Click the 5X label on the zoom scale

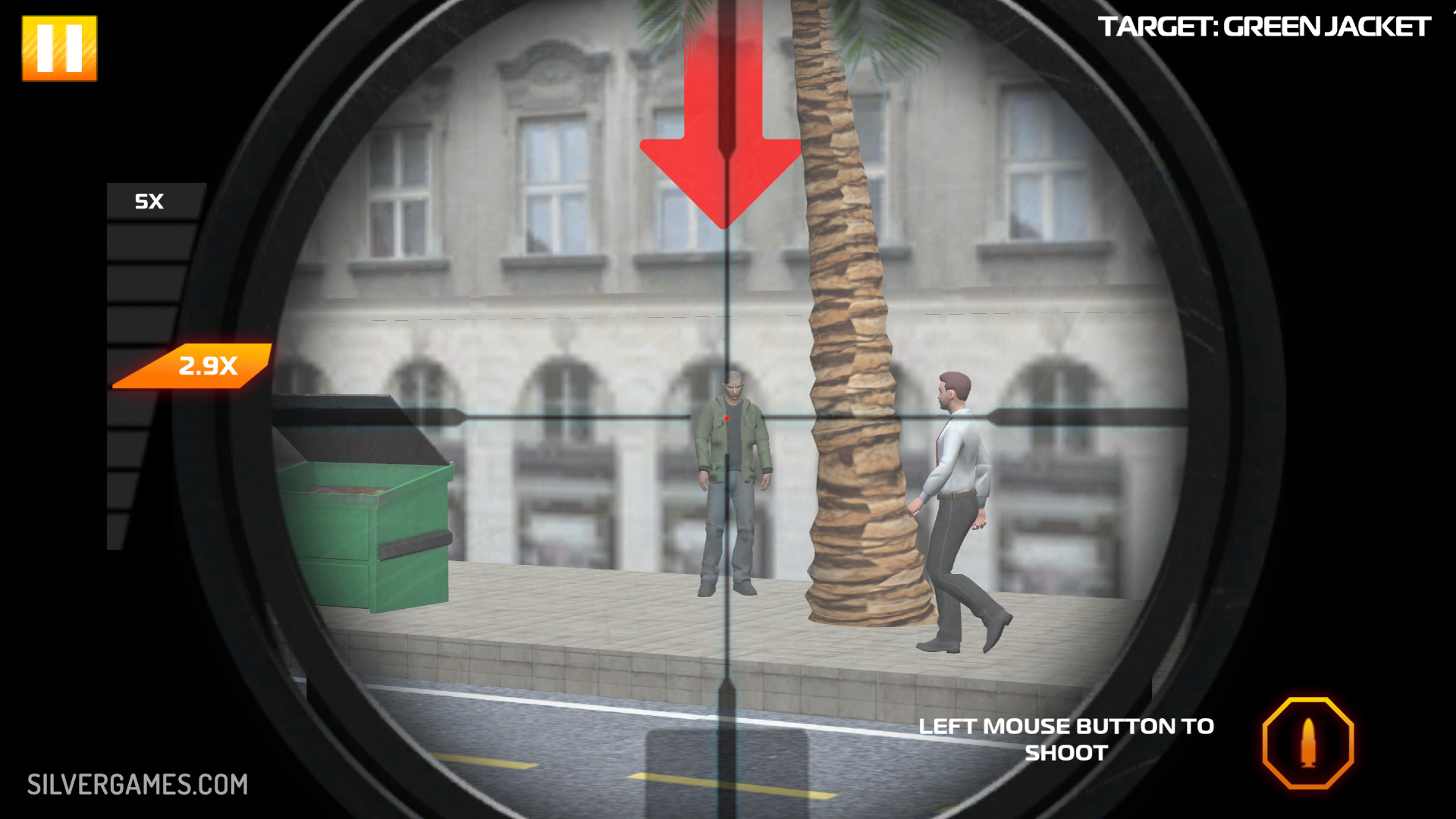point(149,201)
